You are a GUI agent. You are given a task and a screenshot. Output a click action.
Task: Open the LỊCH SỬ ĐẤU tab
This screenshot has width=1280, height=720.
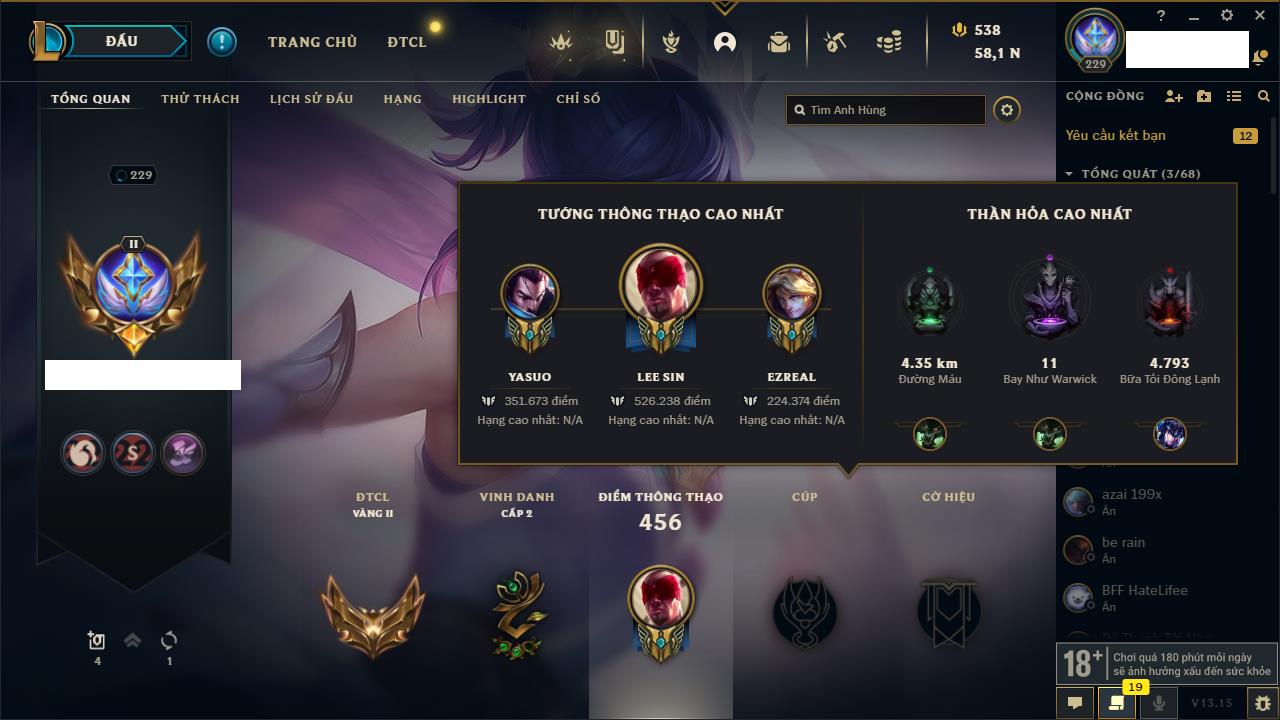point(311,99)
